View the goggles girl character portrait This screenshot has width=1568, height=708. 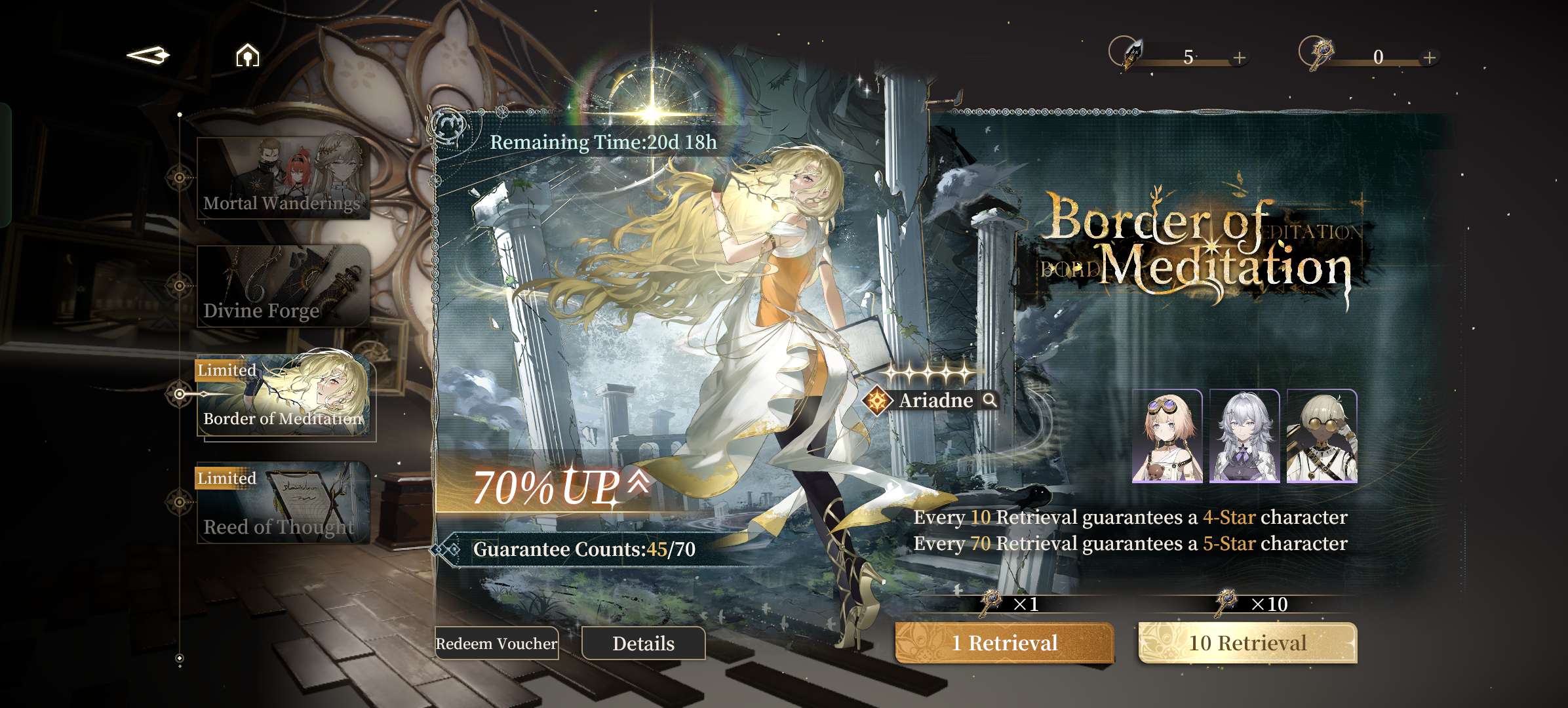click(x=1167, y=436)
